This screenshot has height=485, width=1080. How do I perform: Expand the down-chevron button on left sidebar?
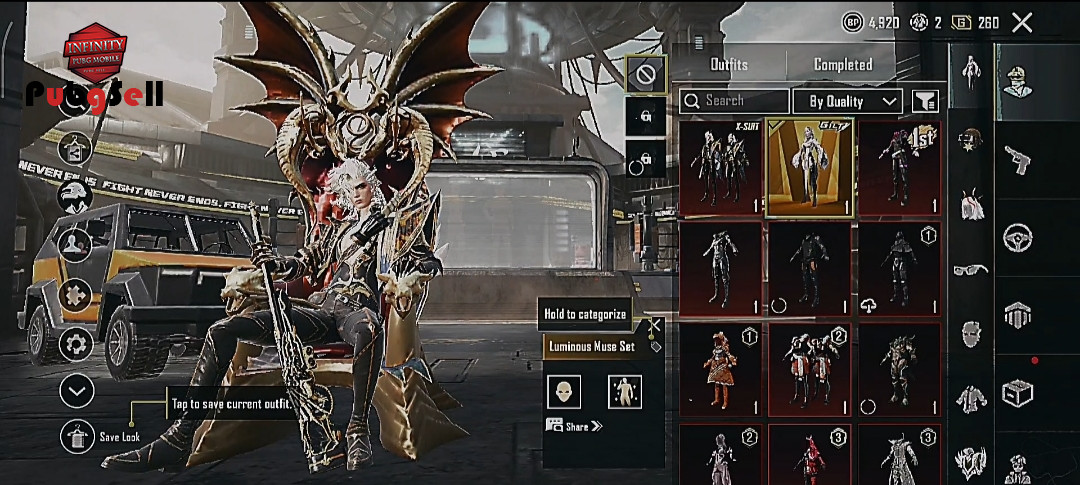click(x=77, y=391)
